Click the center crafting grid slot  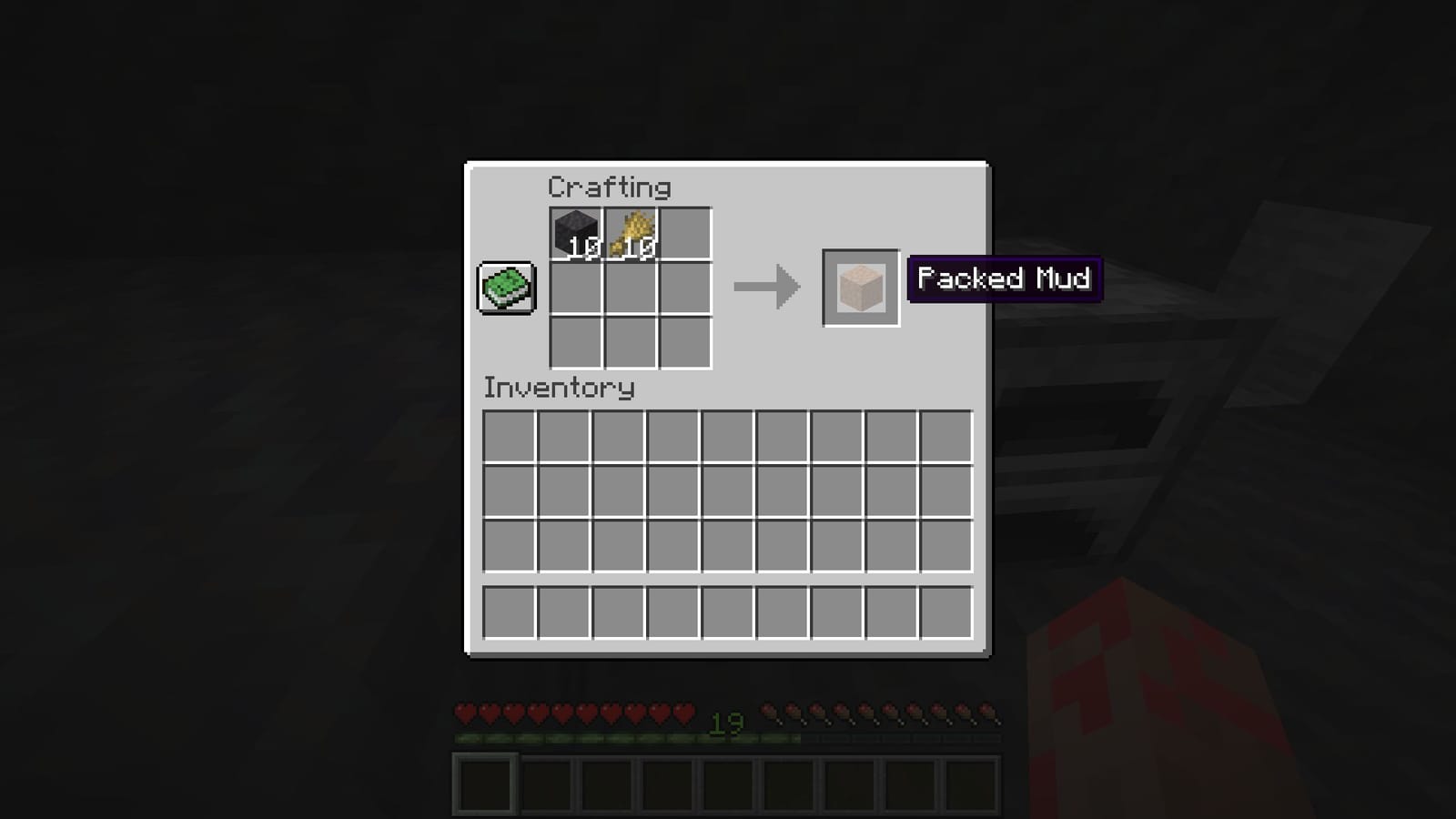click(x=630, y=287)
